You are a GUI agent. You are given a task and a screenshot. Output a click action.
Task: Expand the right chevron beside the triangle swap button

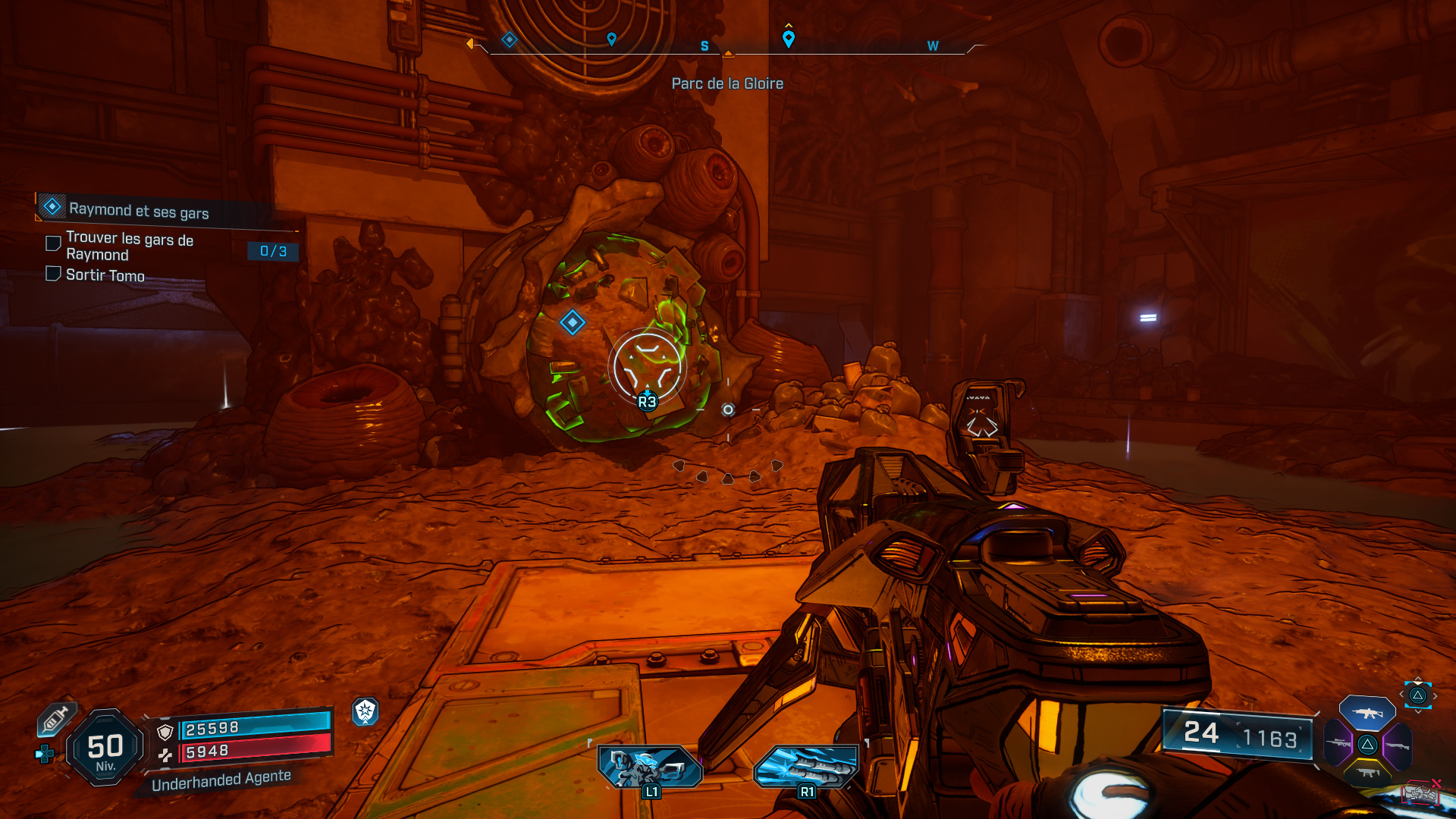pos(1436,695)
